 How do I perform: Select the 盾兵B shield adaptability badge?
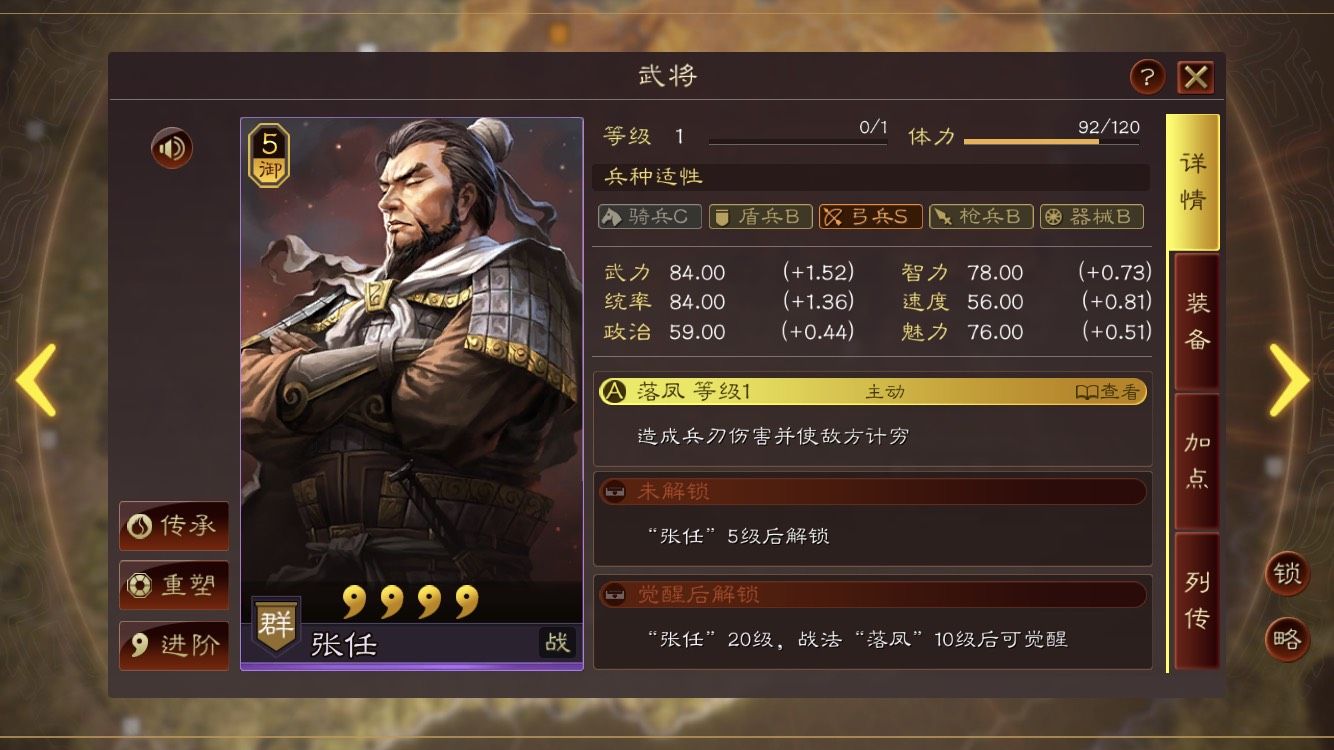point(759,216)
